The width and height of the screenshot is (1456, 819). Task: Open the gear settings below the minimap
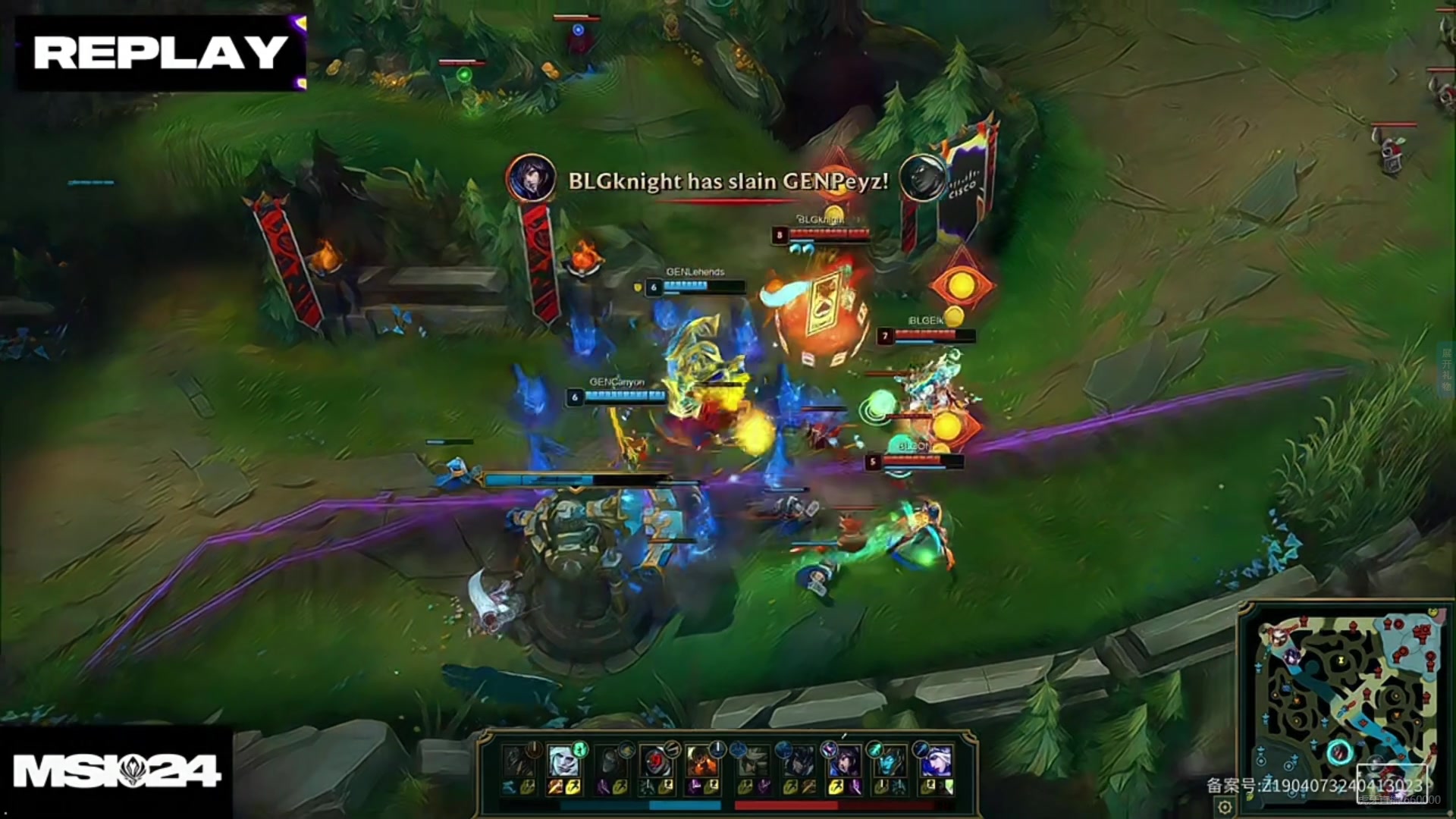[x=1224, y=806]
